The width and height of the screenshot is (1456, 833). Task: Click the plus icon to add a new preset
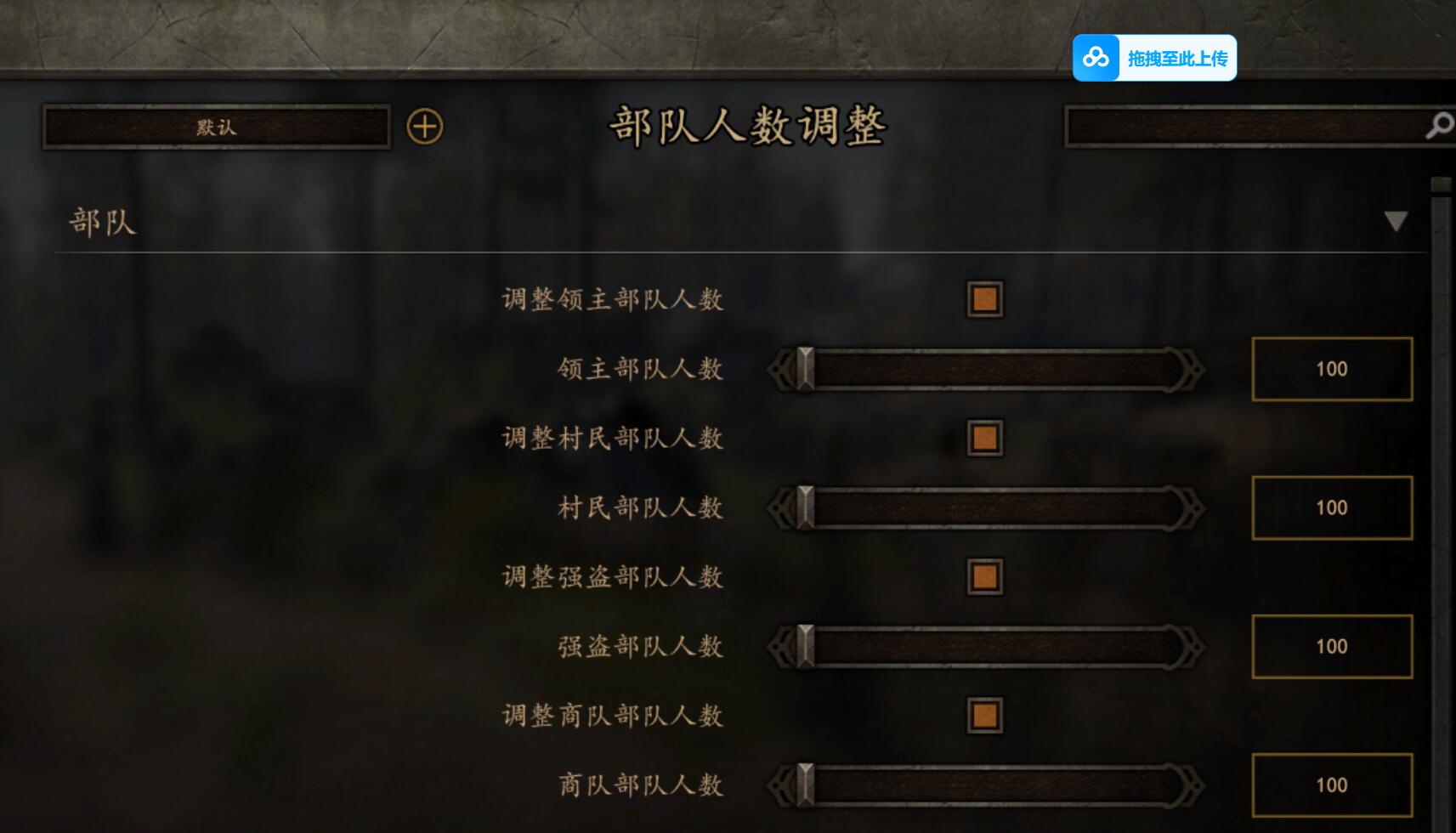pos(426,126)
